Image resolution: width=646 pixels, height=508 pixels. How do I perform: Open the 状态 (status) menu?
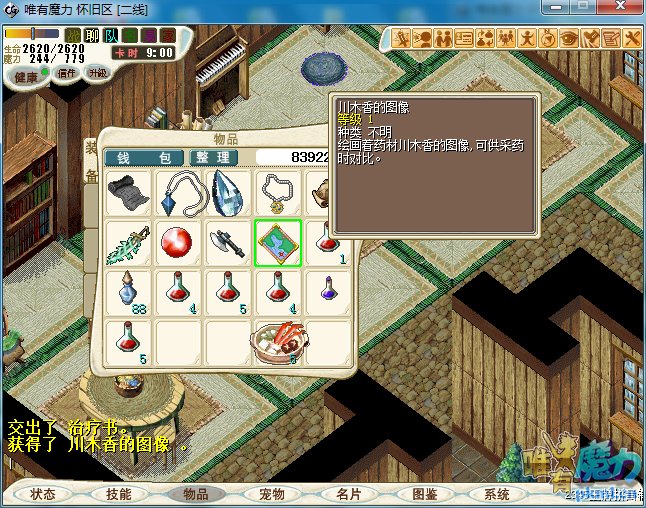43,494
